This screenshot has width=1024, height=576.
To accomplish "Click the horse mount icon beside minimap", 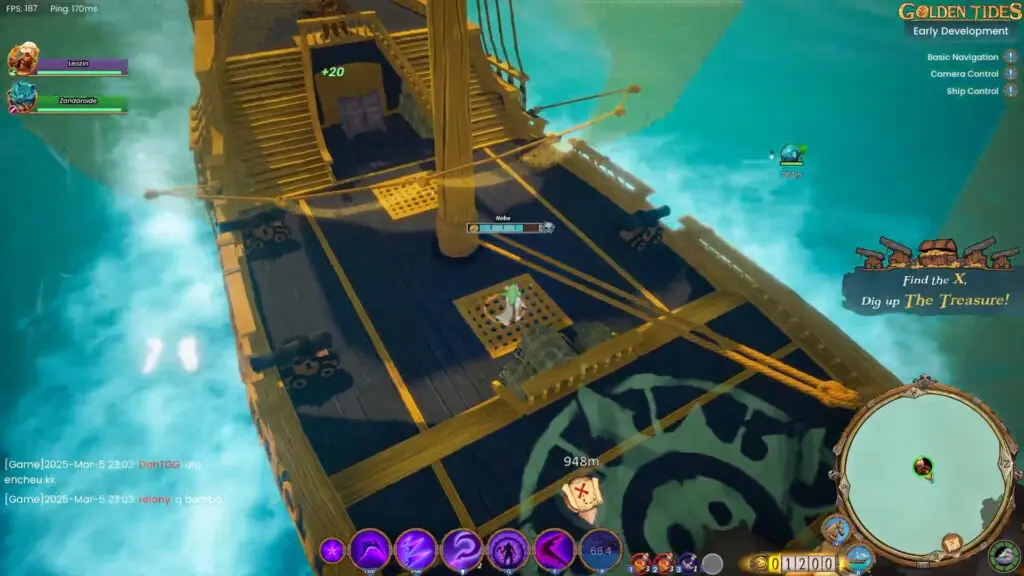I will pos(835,528).
